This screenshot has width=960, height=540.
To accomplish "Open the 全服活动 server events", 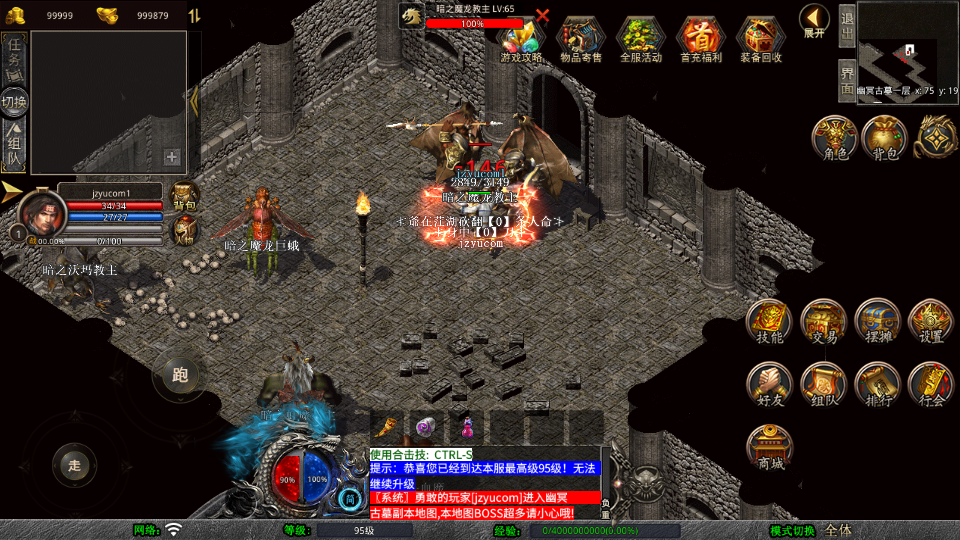I will click(640, 38).
